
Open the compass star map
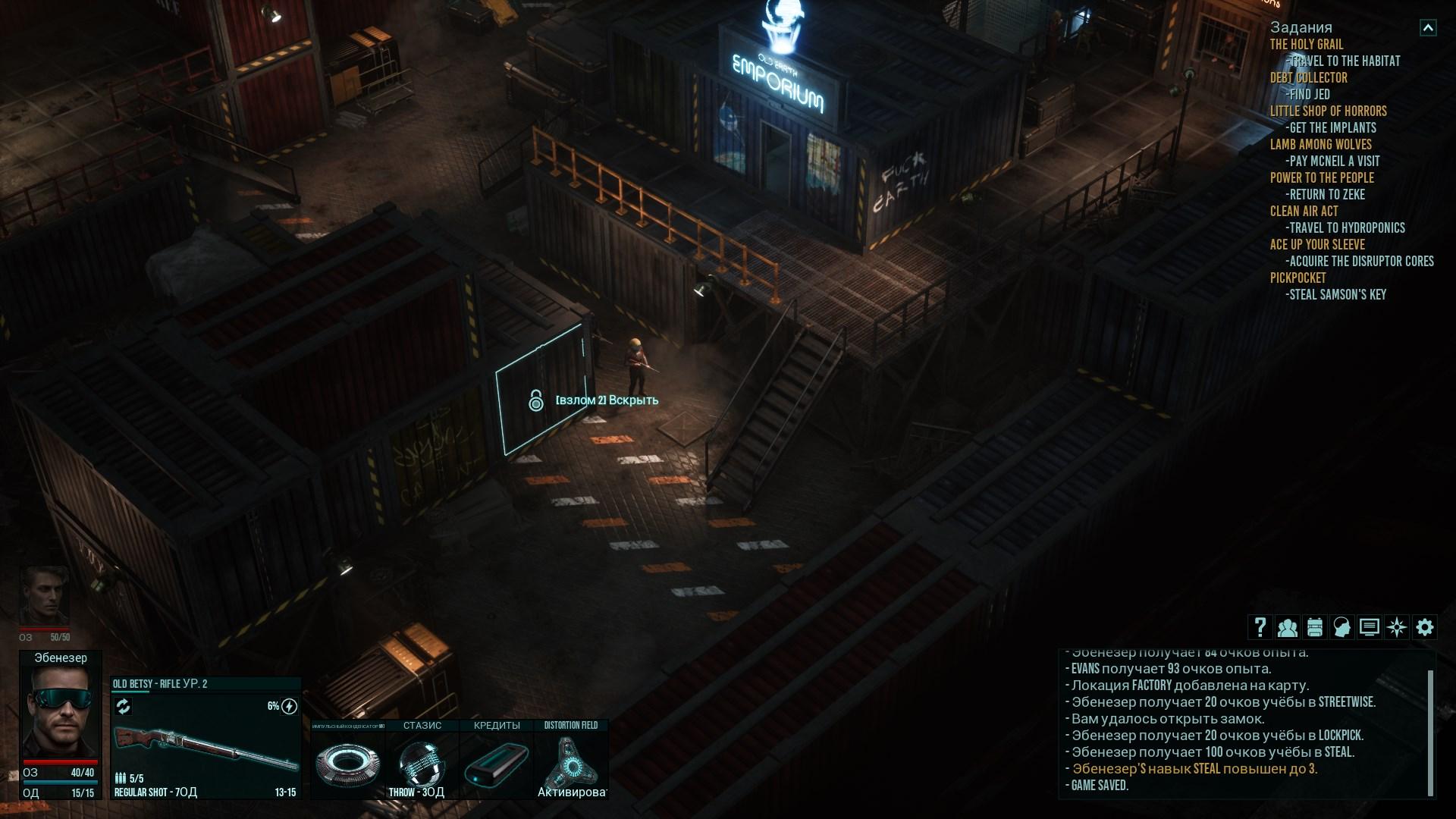click(1396, 627)
